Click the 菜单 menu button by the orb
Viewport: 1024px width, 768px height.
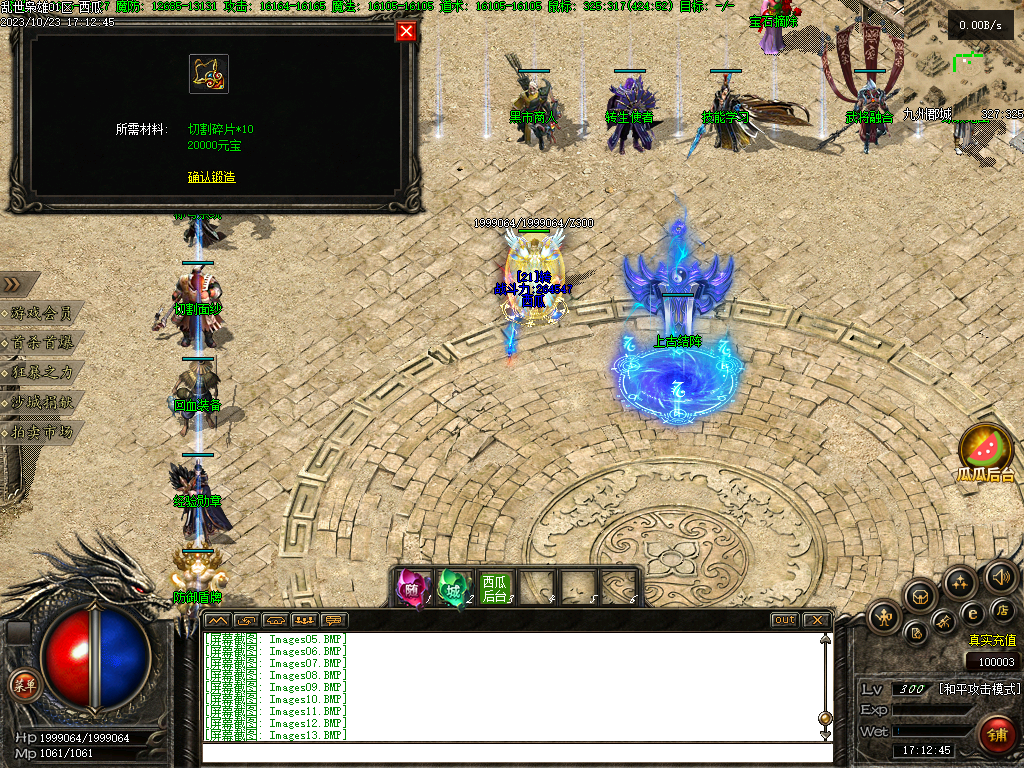click(x=24, y=685)
